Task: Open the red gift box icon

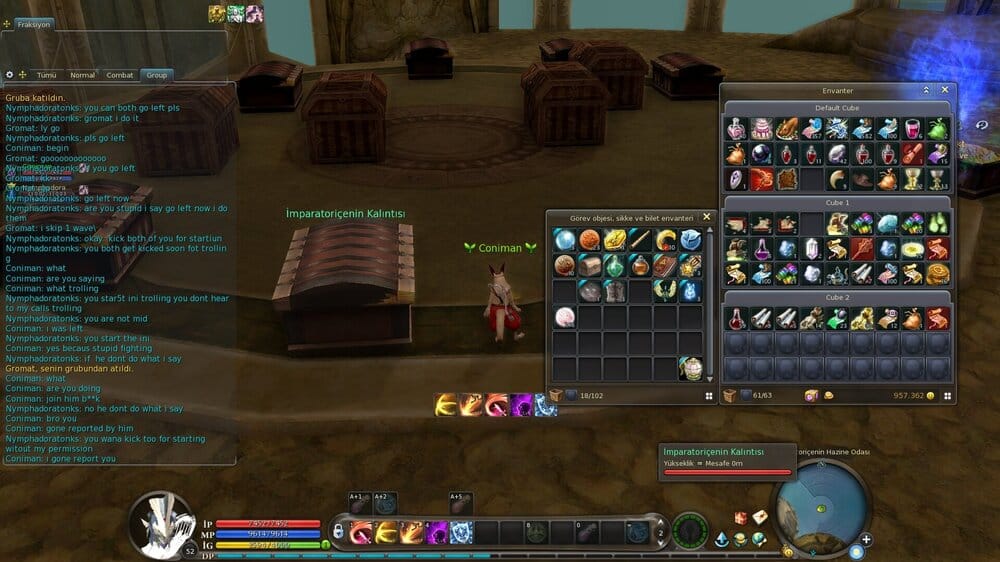Action: 741,518
